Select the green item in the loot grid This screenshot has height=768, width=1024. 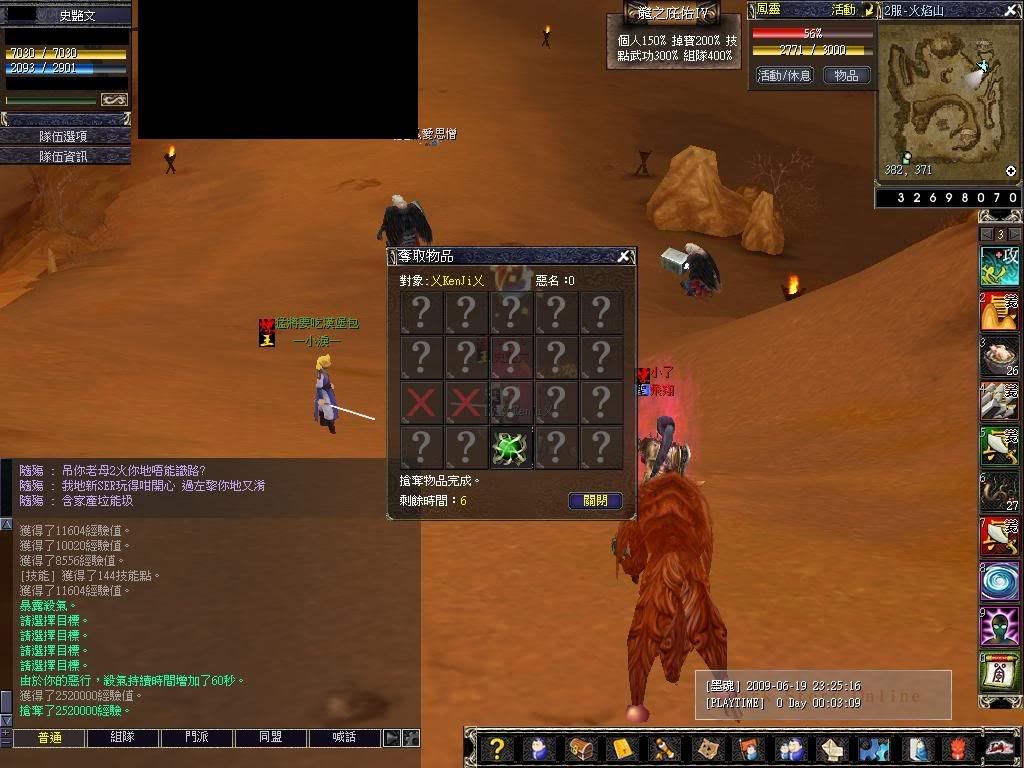tap(511, 447)
